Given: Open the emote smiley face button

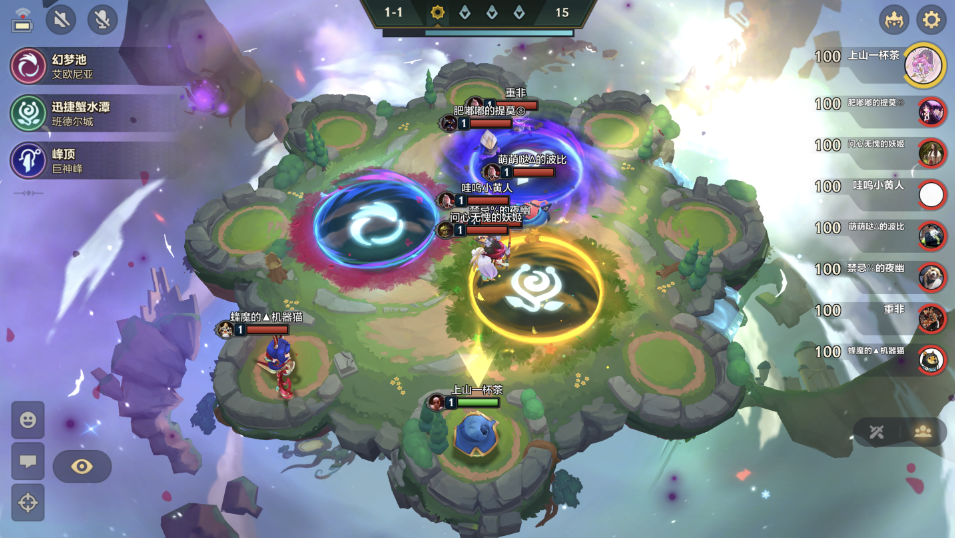Looking at the screenshot, I should click(28, 420).
